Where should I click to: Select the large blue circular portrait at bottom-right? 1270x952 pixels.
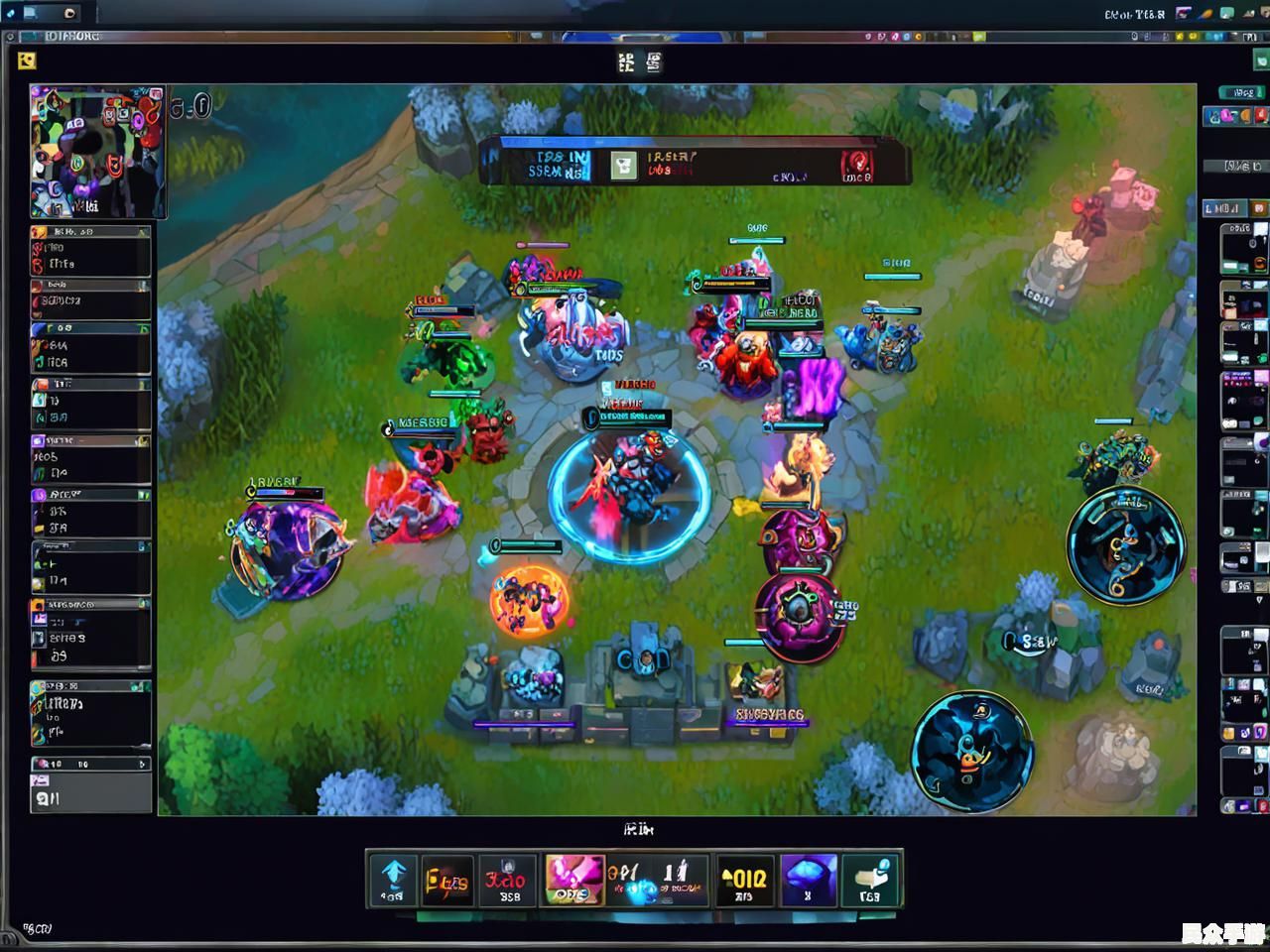(x=972, y=752)
